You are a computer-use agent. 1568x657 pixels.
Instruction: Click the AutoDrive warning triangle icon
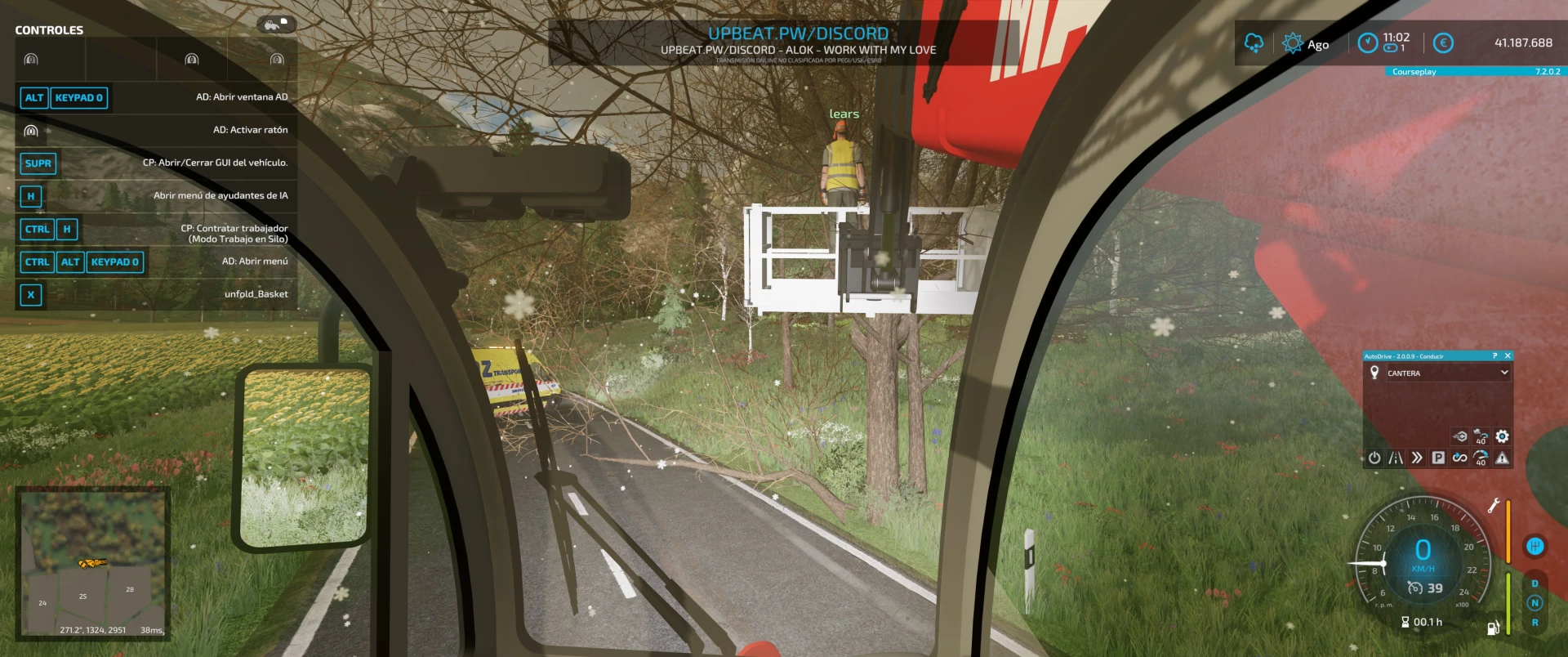[1502, 458]
